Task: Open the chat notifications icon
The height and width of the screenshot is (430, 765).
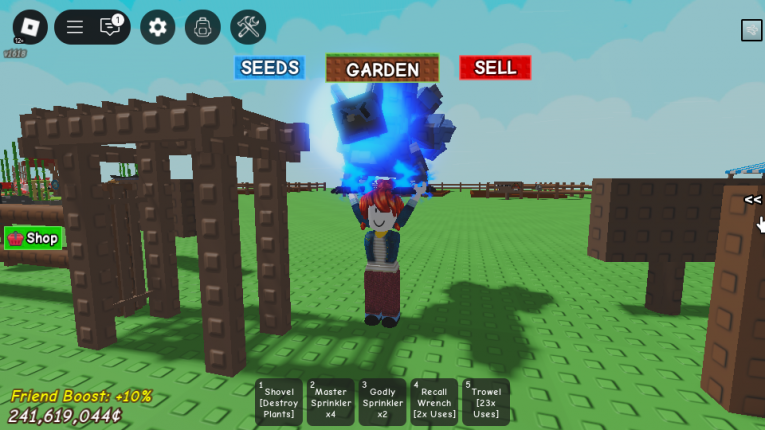Action: 110,27
